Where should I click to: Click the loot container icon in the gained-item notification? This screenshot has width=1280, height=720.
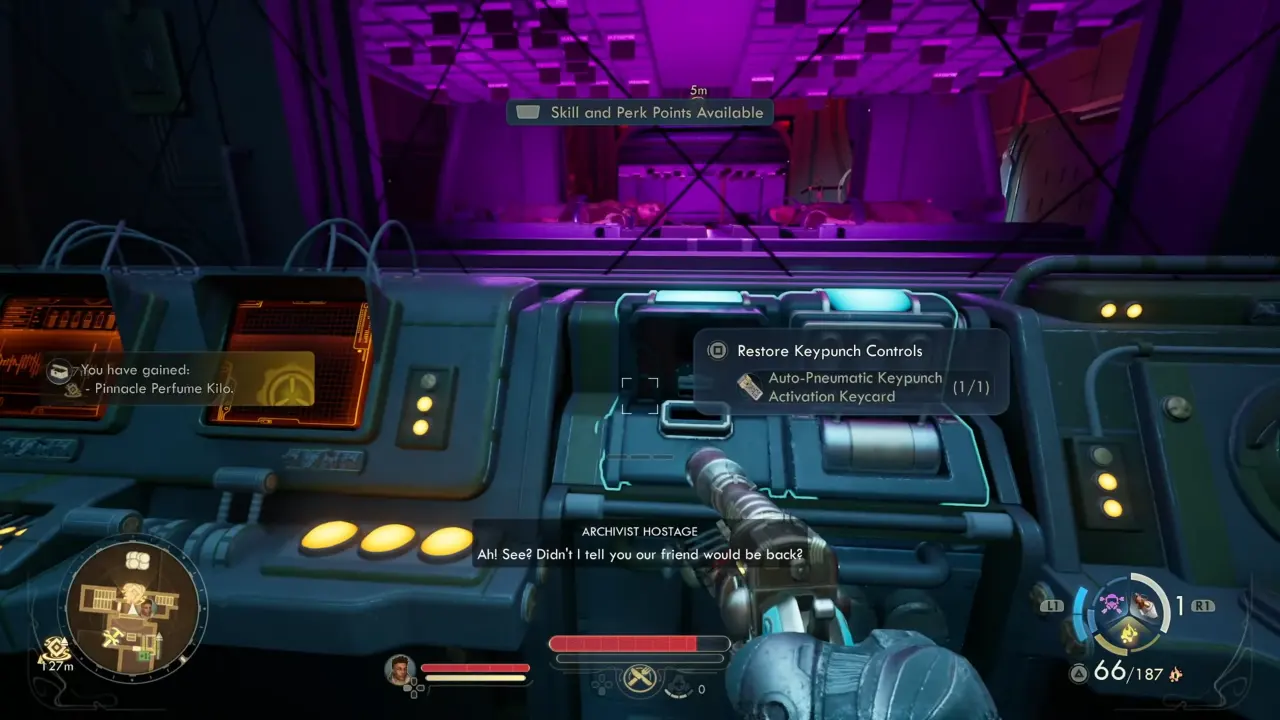tap(60, 370)
